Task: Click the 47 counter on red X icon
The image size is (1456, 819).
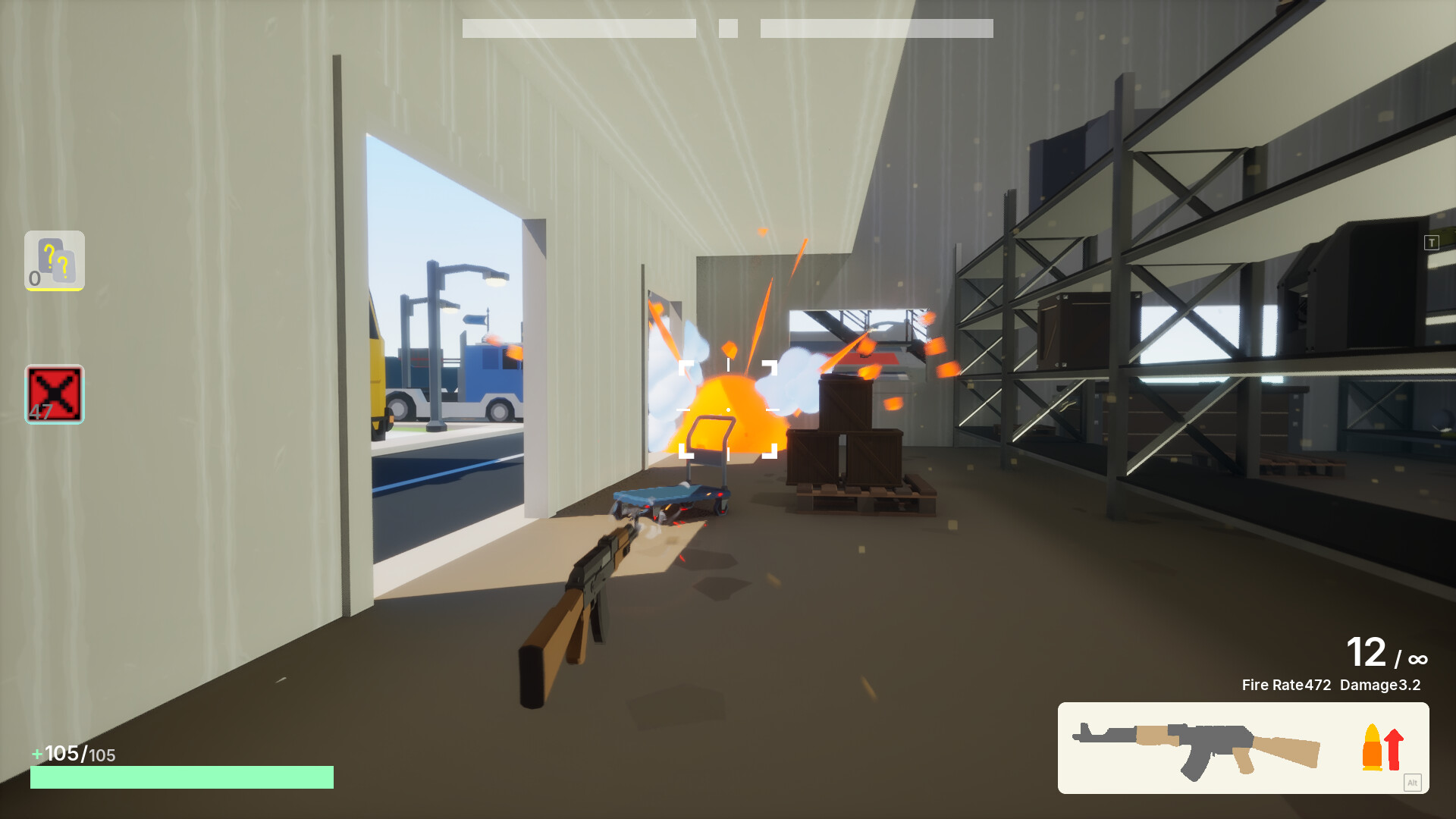Action: 39,410
